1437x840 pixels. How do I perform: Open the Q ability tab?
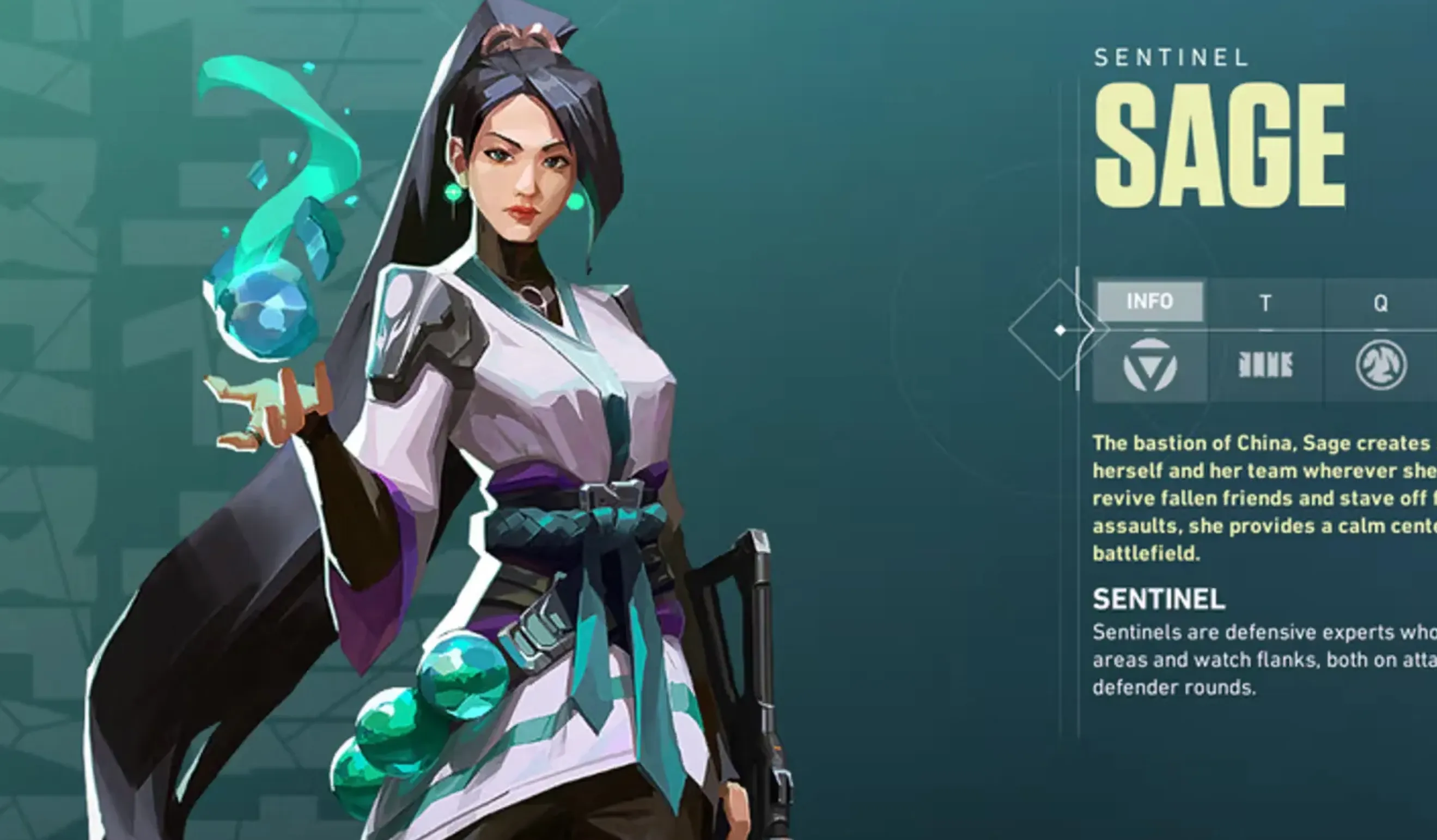pyautogui.click(x=1380, y=303)
